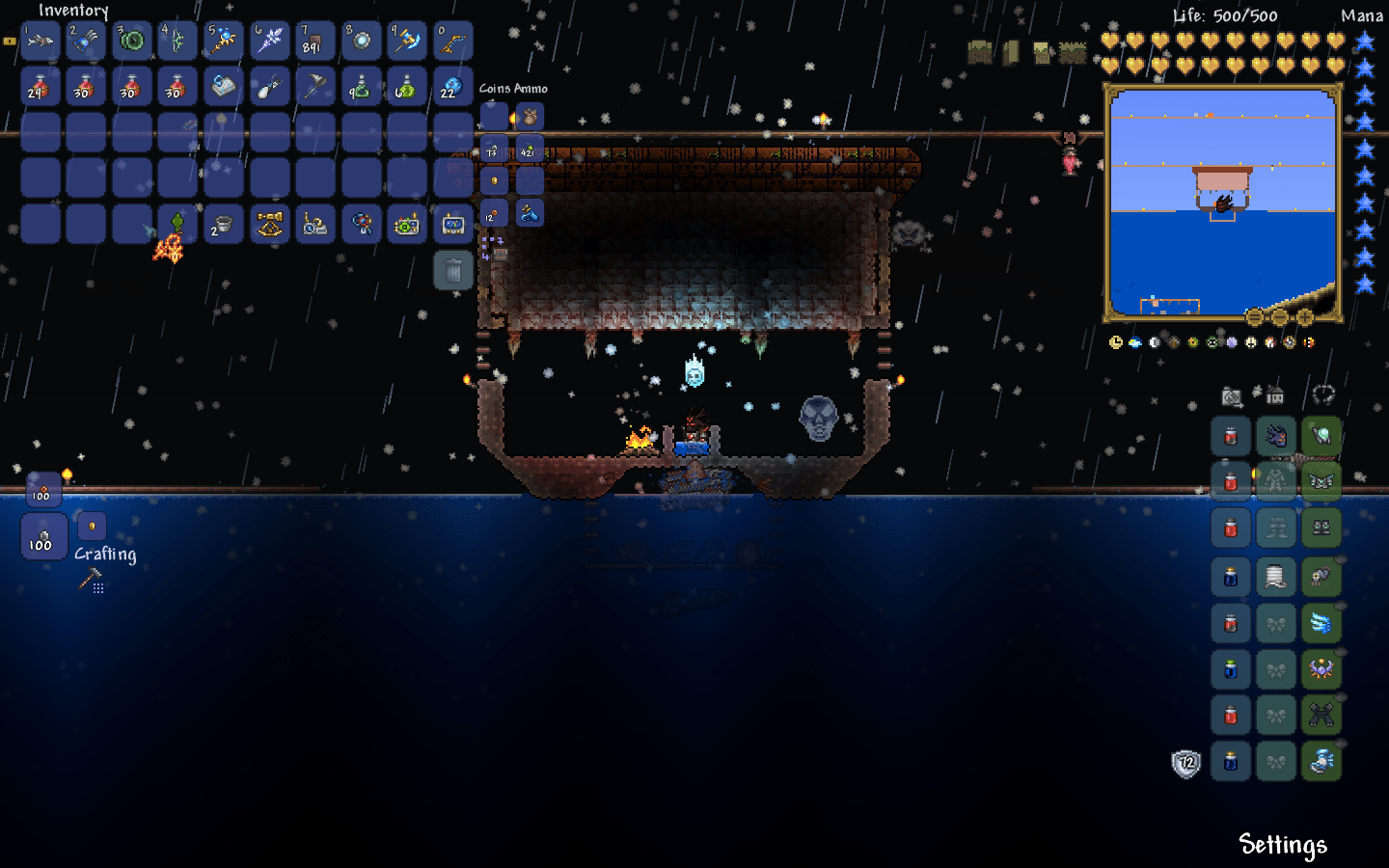
Task: Pick up the Grand Design gadget
Action: coord(361,224)
